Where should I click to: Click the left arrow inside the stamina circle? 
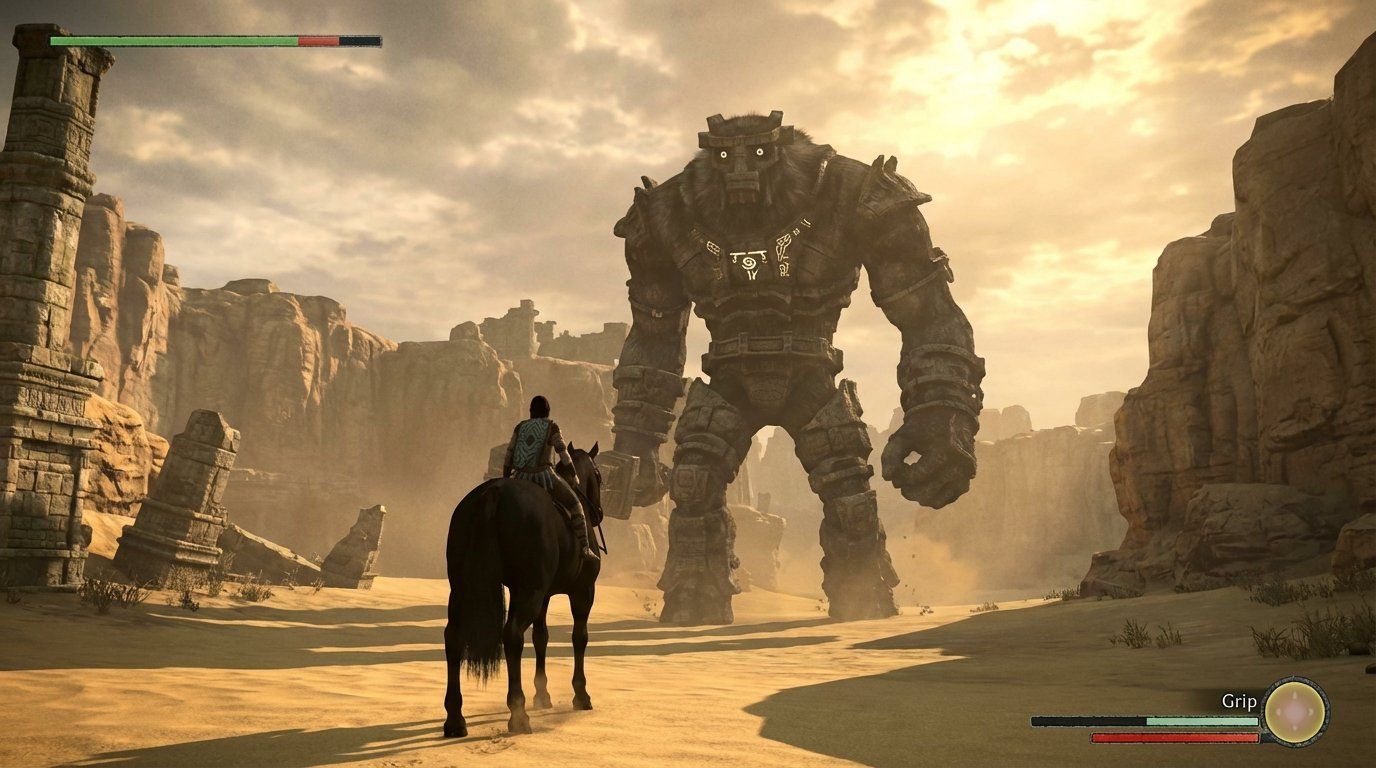(1278, 714)
